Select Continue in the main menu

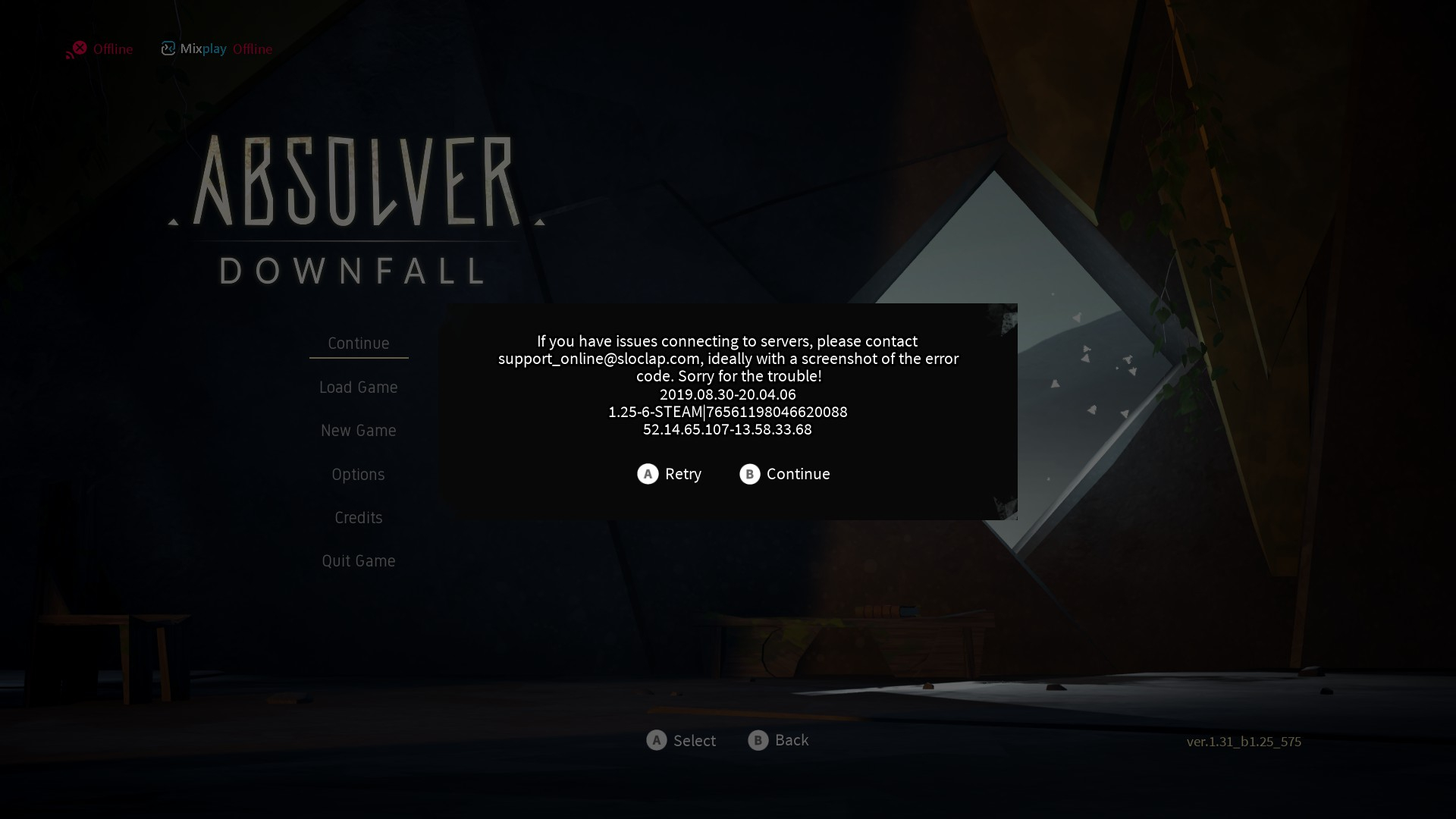(x=358, y=344)
